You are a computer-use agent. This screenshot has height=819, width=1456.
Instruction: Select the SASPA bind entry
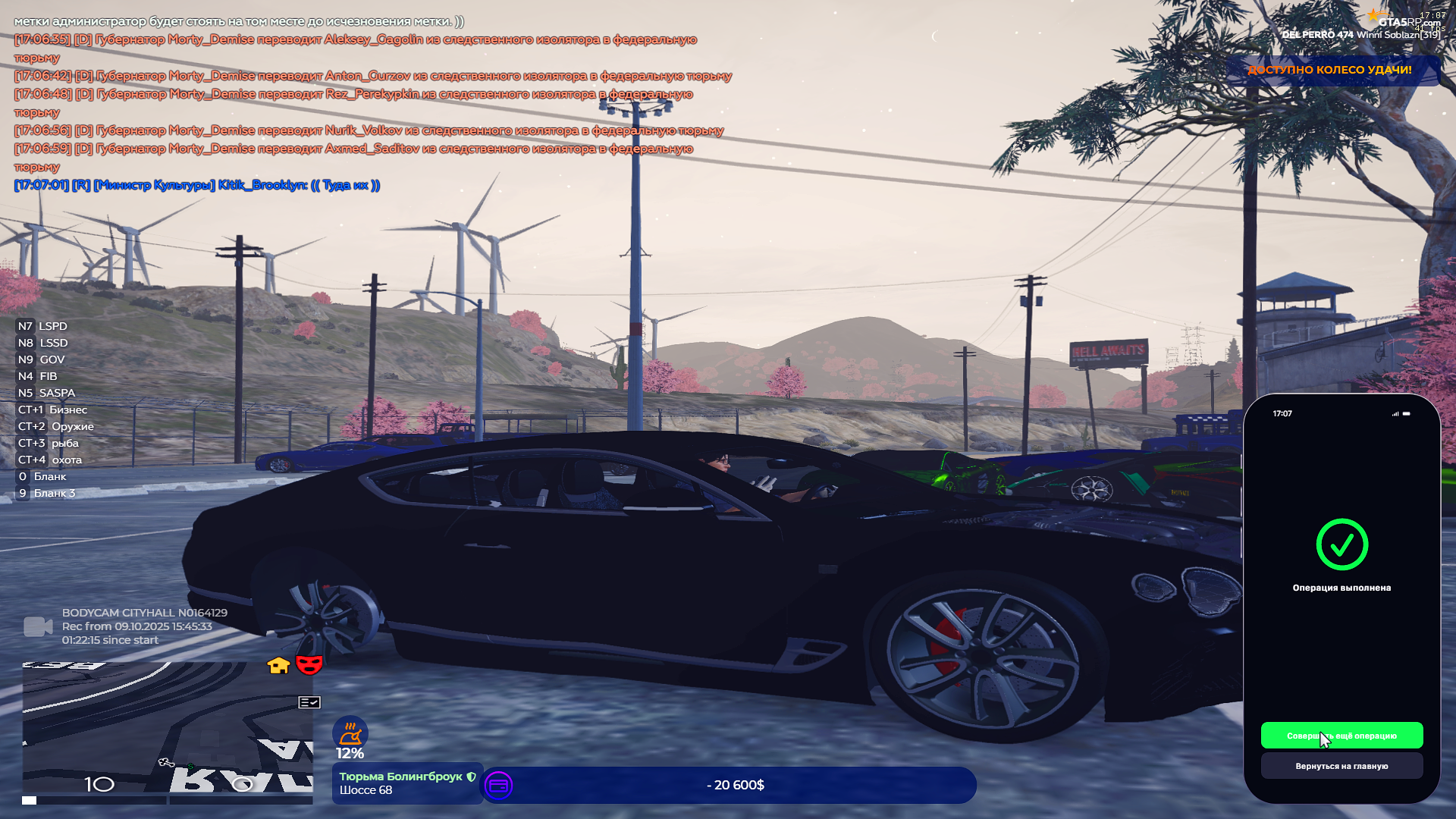coord(47,393)
